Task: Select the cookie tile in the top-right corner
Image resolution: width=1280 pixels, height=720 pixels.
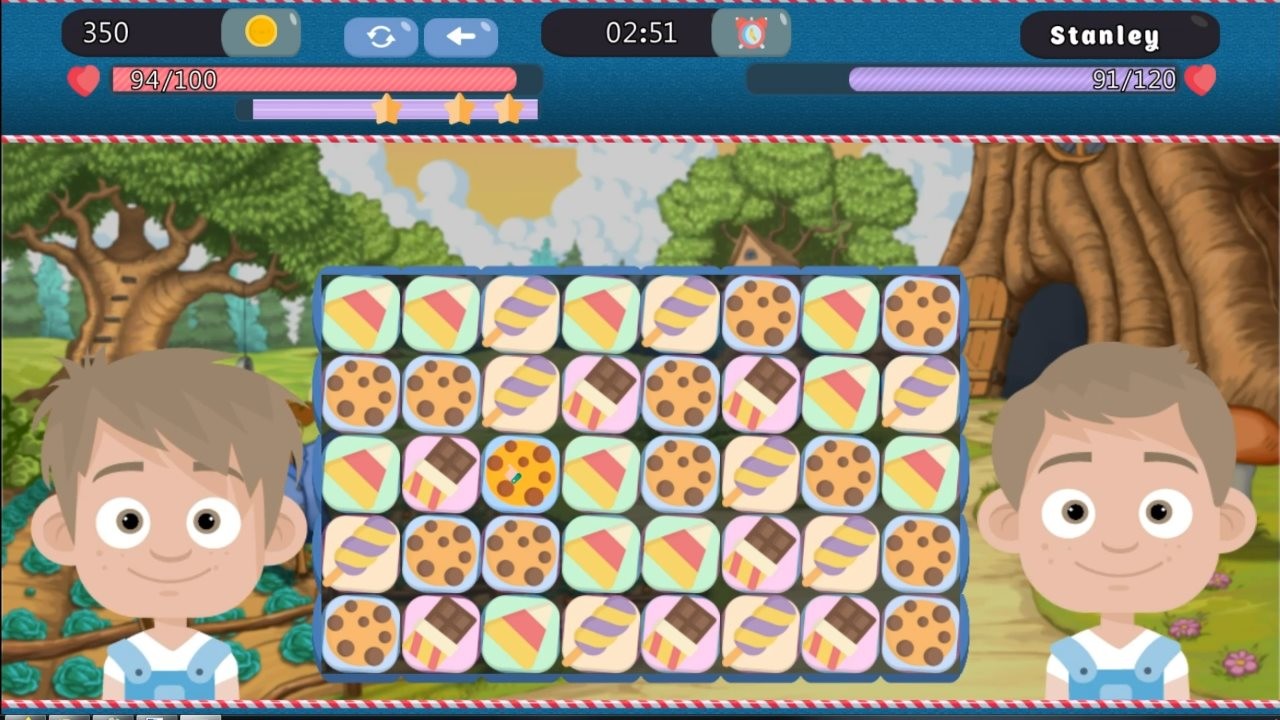Action: point(918,310)
